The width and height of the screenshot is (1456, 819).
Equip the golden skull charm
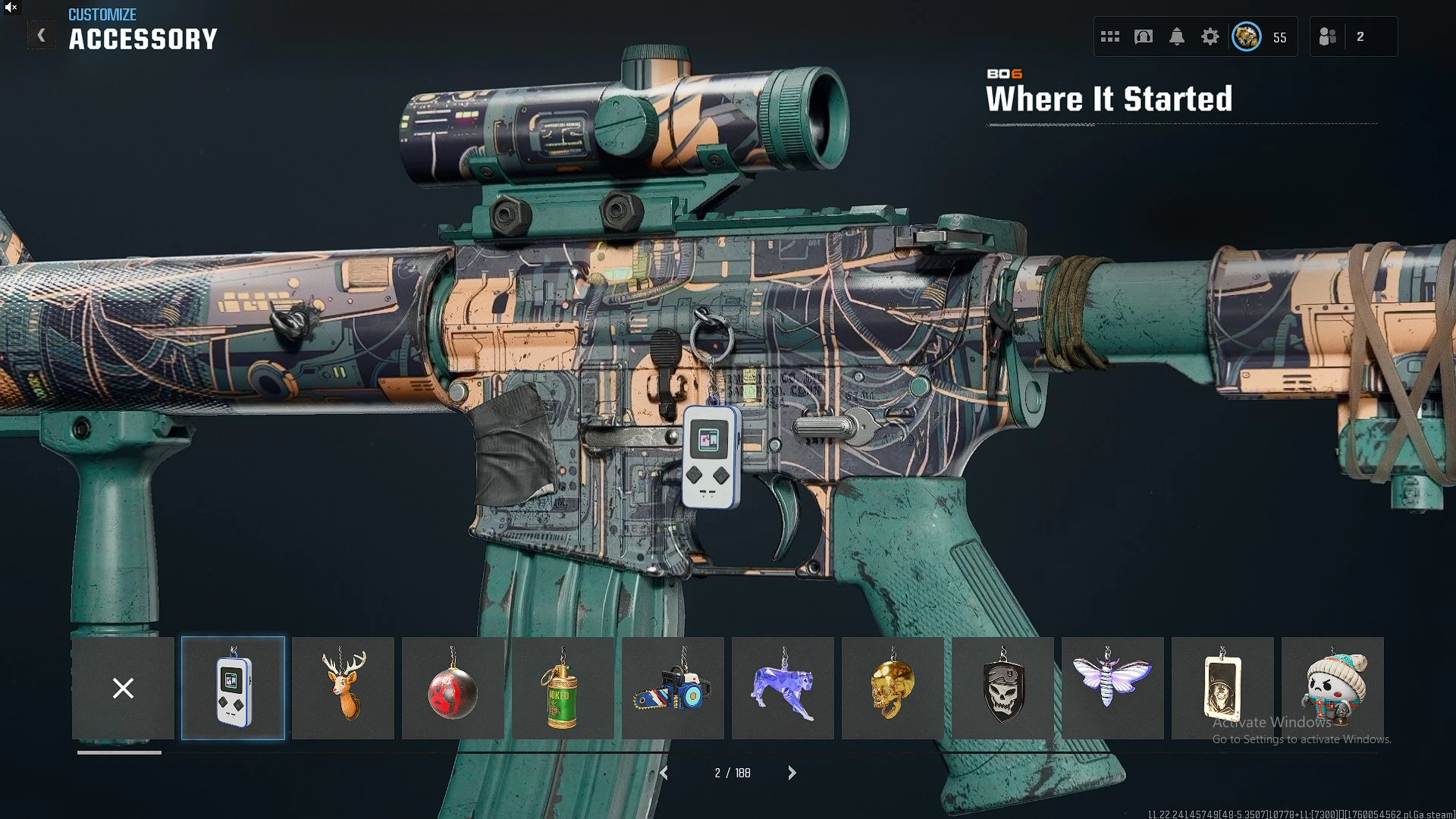[x=893, y=688]
